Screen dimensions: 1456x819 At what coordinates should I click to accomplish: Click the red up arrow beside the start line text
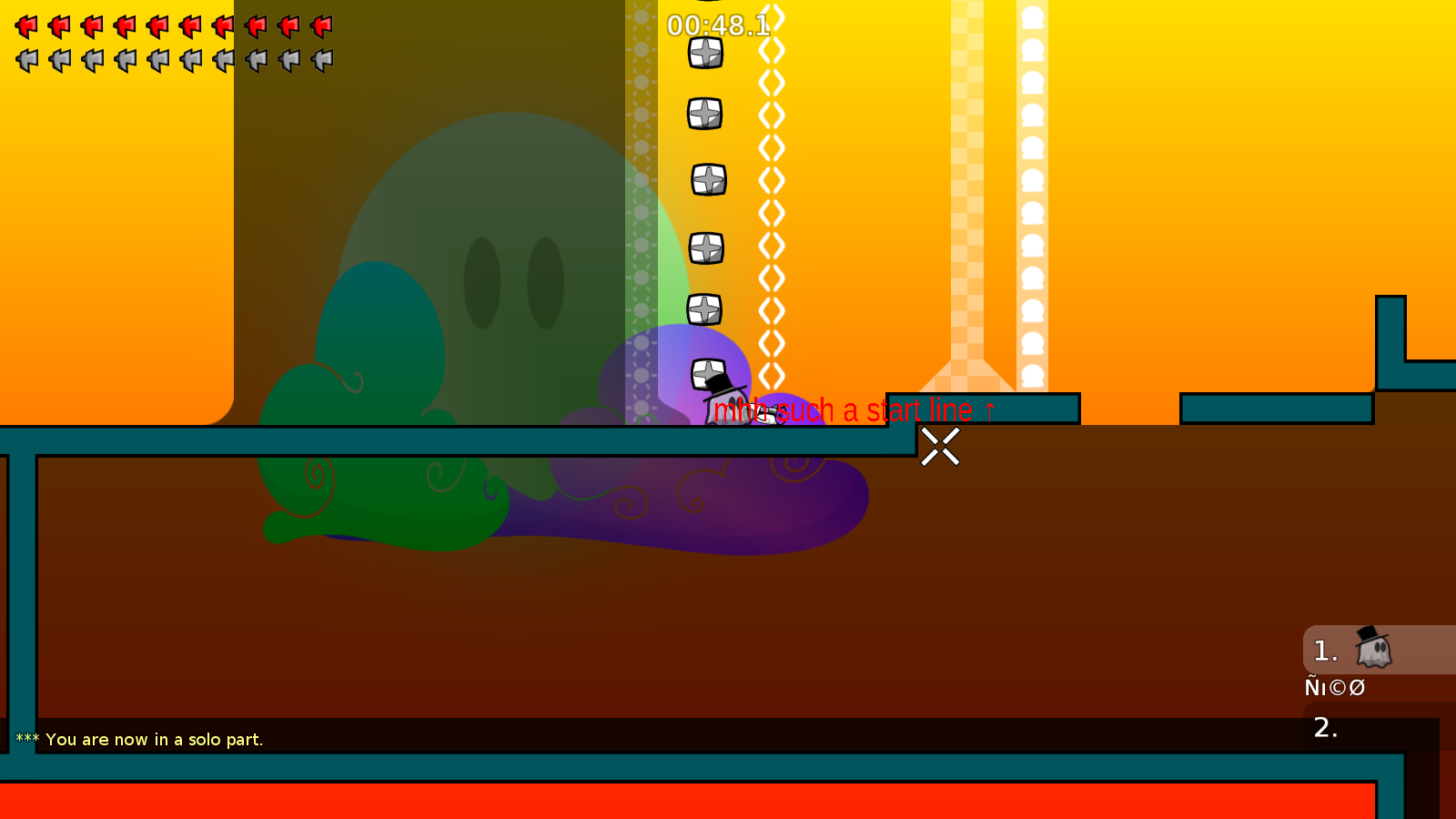[x=990, y=409]
